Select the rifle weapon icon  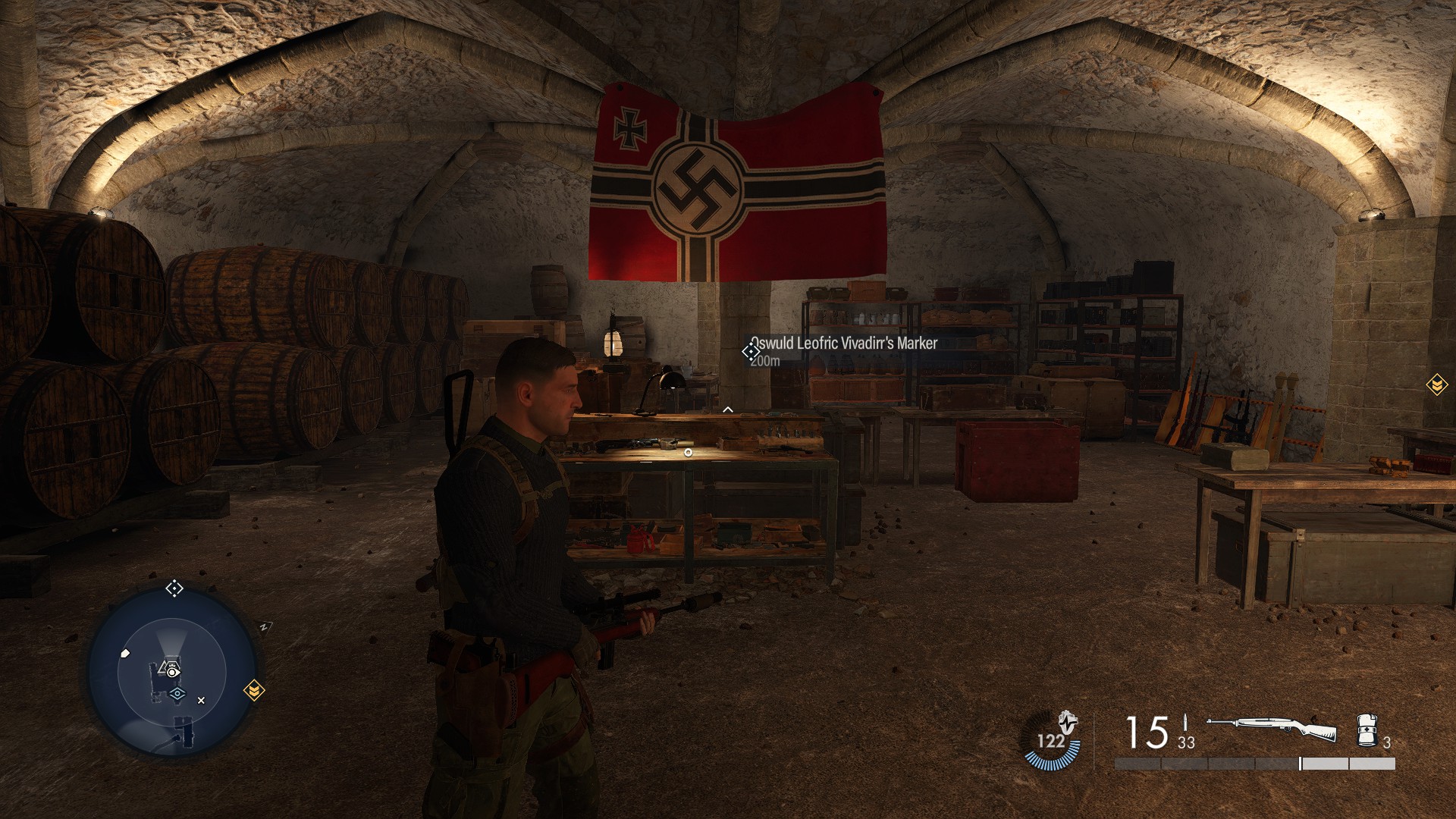click(x=1271, y=730)
